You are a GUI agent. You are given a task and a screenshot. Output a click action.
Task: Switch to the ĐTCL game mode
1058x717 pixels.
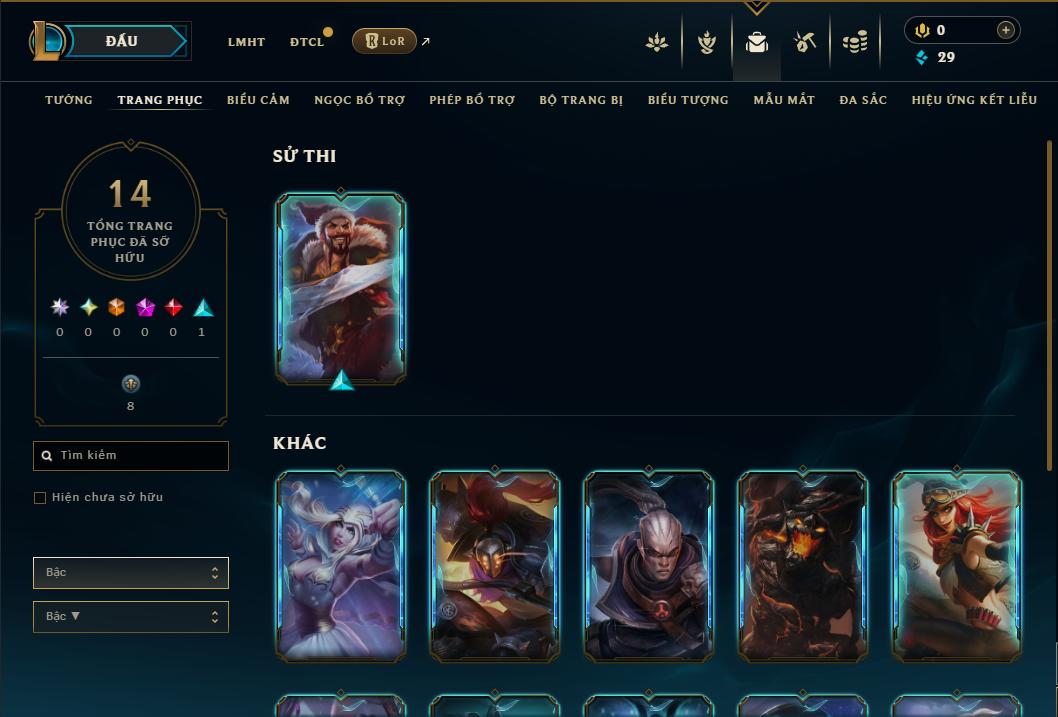307,42
